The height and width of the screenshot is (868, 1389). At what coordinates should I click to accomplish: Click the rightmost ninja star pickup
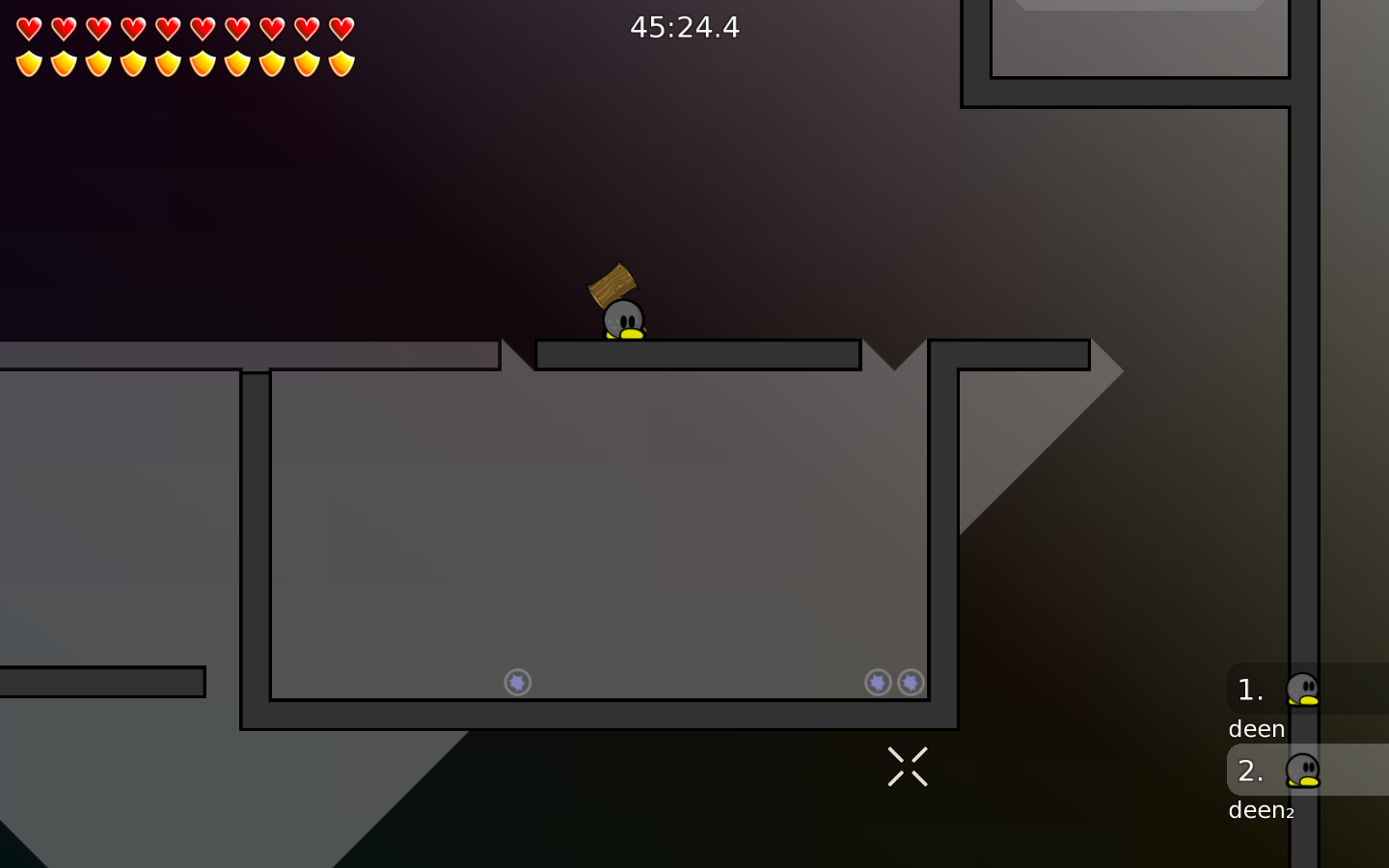(912, 682)
